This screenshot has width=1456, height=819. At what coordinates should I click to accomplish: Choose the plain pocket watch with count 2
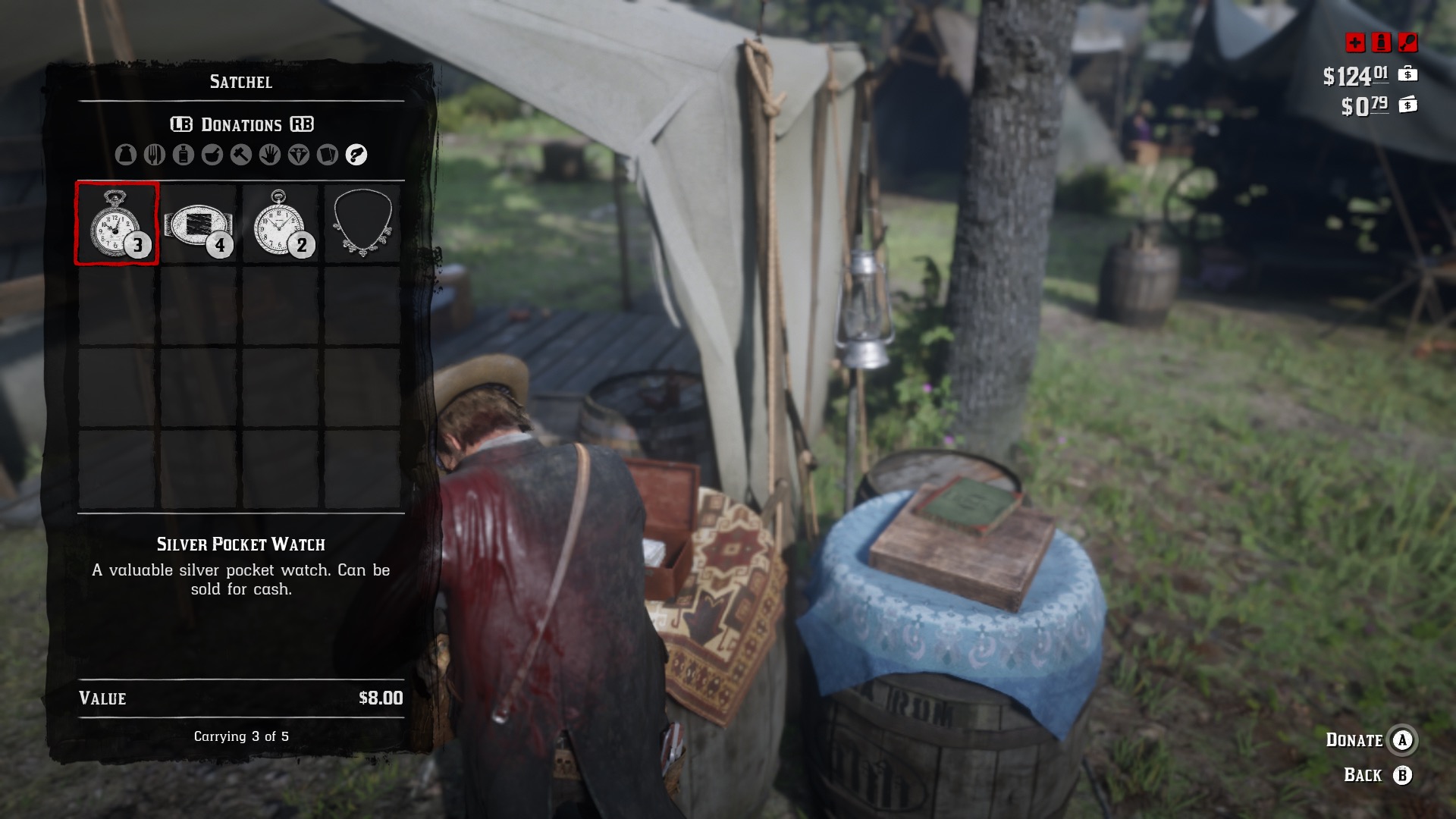281,224
